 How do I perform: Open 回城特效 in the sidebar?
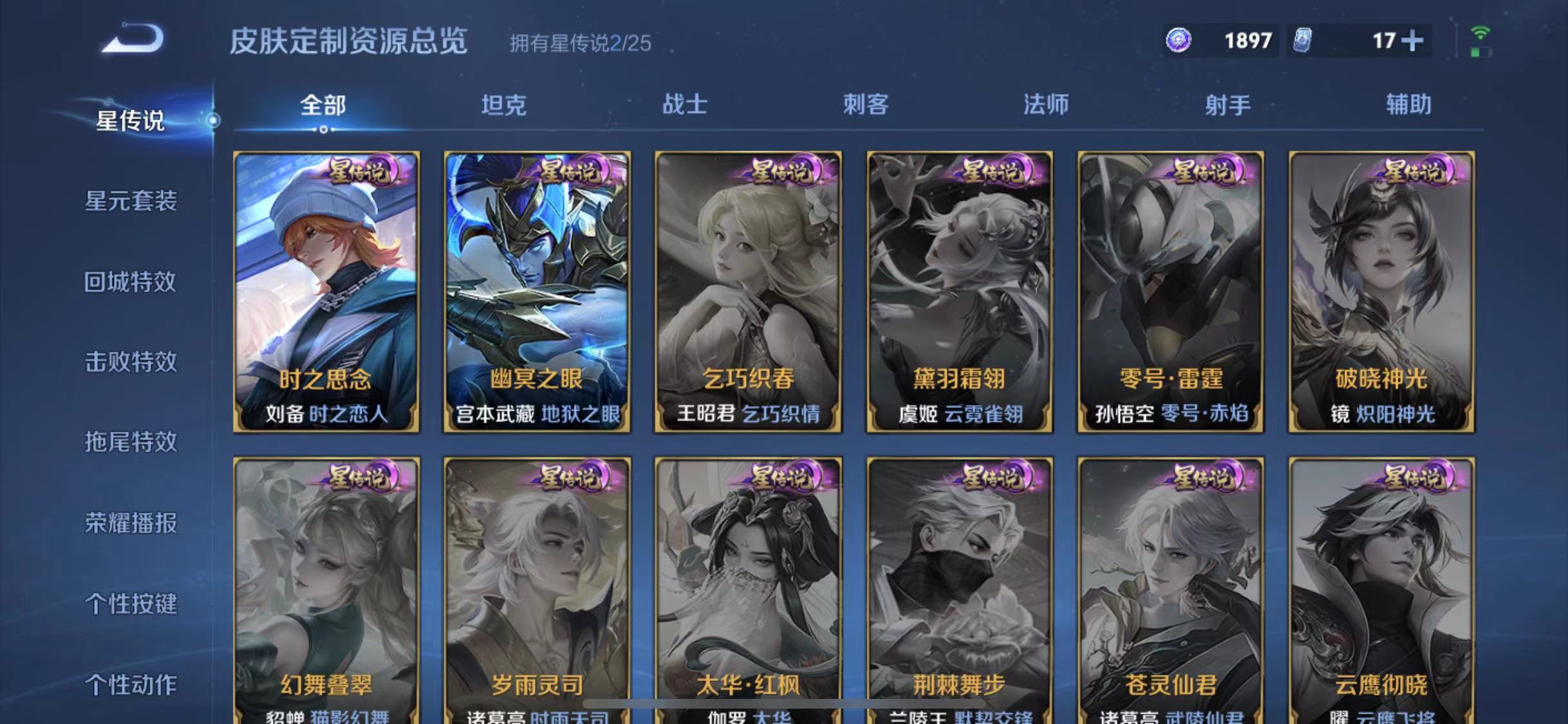[132, 282]
